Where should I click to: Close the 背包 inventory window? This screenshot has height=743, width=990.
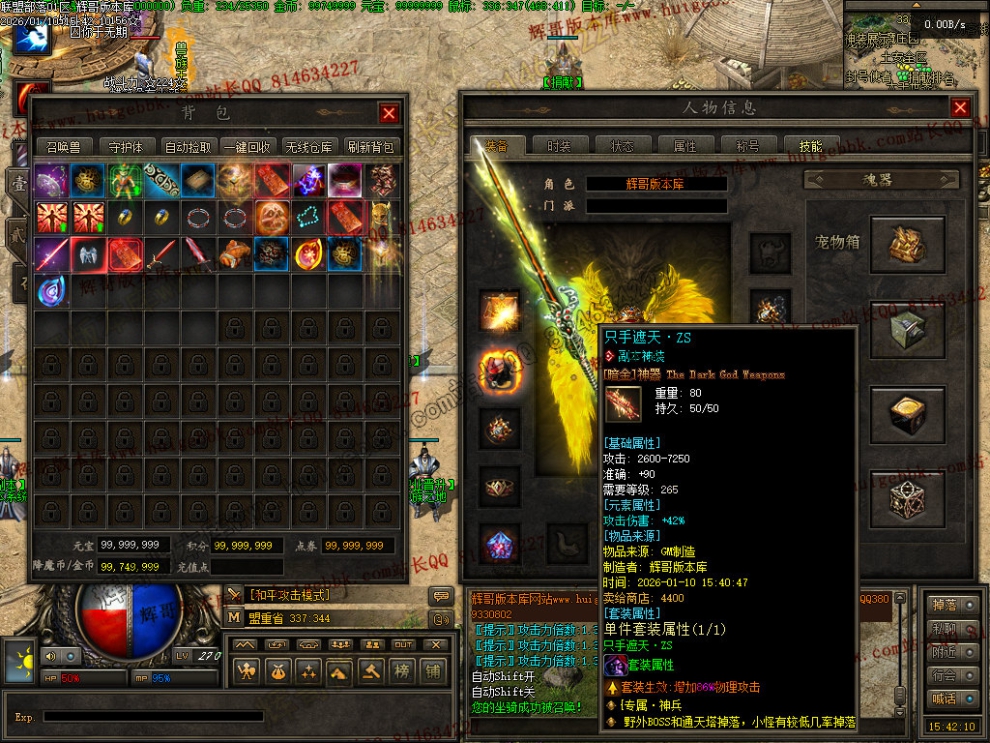click(389, 114)
